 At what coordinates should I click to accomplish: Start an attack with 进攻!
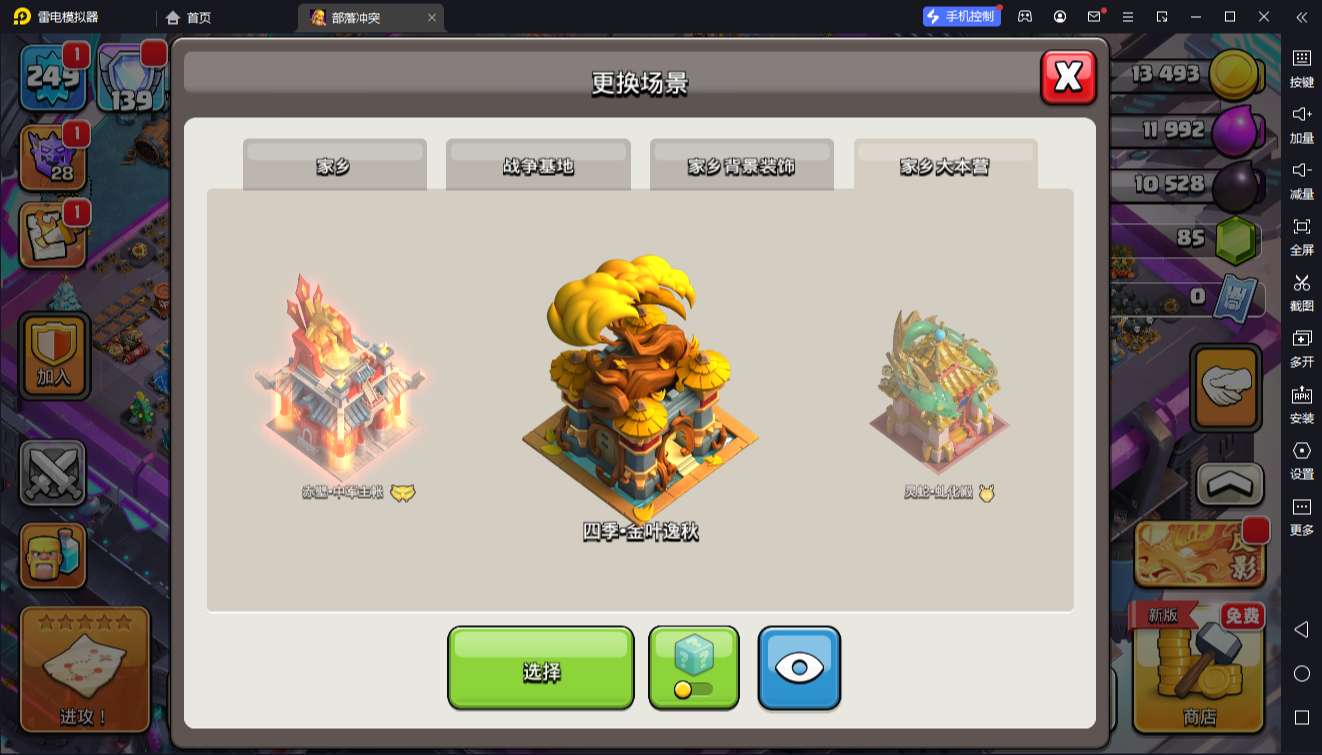[x=85, y=668]
